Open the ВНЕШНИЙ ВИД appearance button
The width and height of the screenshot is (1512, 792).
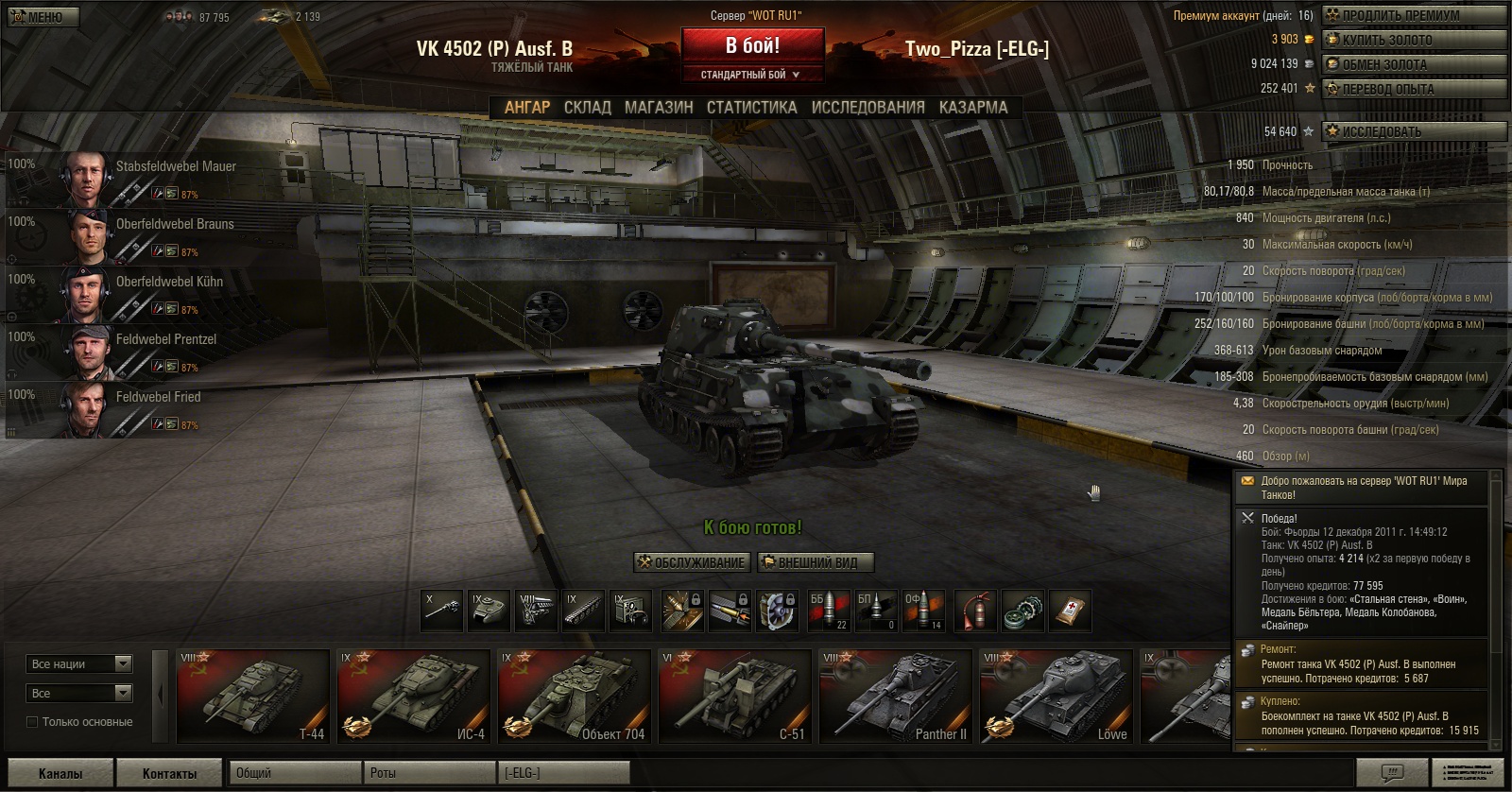pos(816,562)
